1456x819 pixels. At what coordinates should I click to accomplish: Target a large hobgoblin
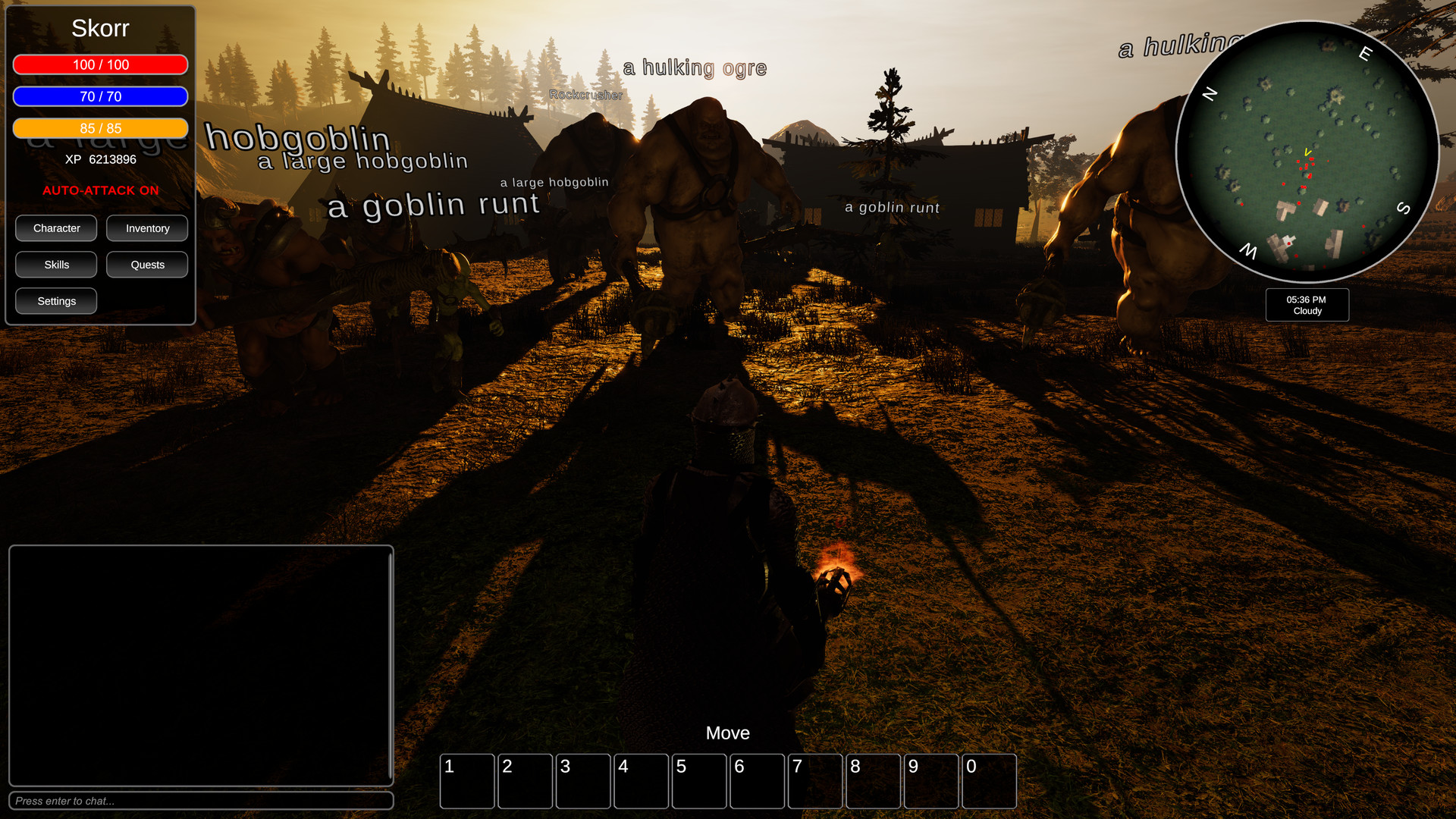click(x=362, y=161)
